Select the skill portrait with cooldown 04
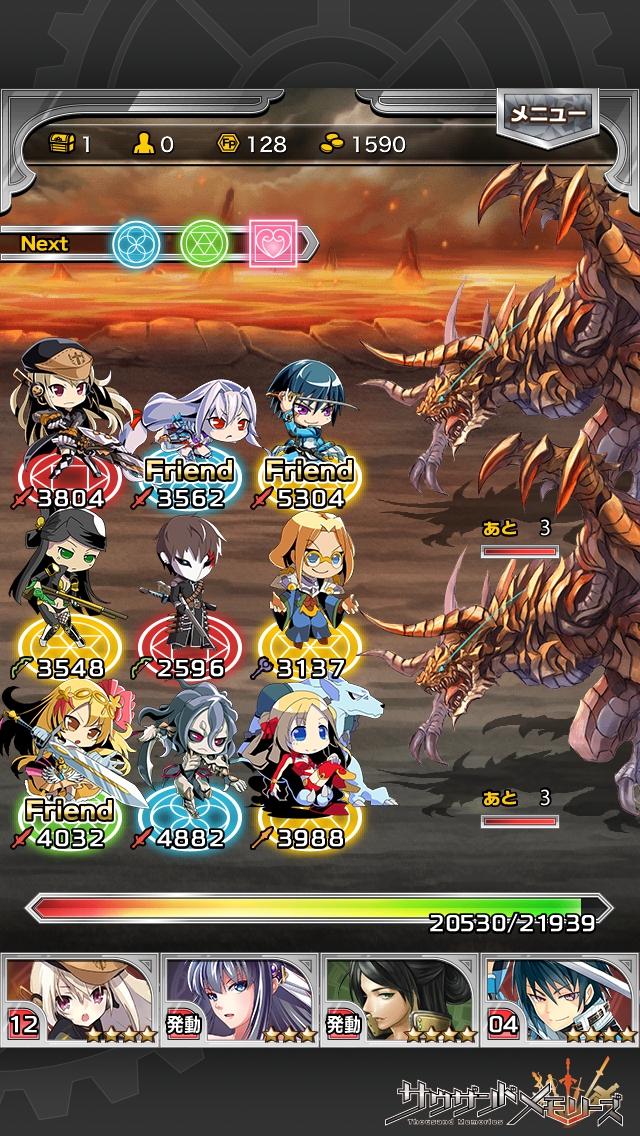 pos(560,998)
